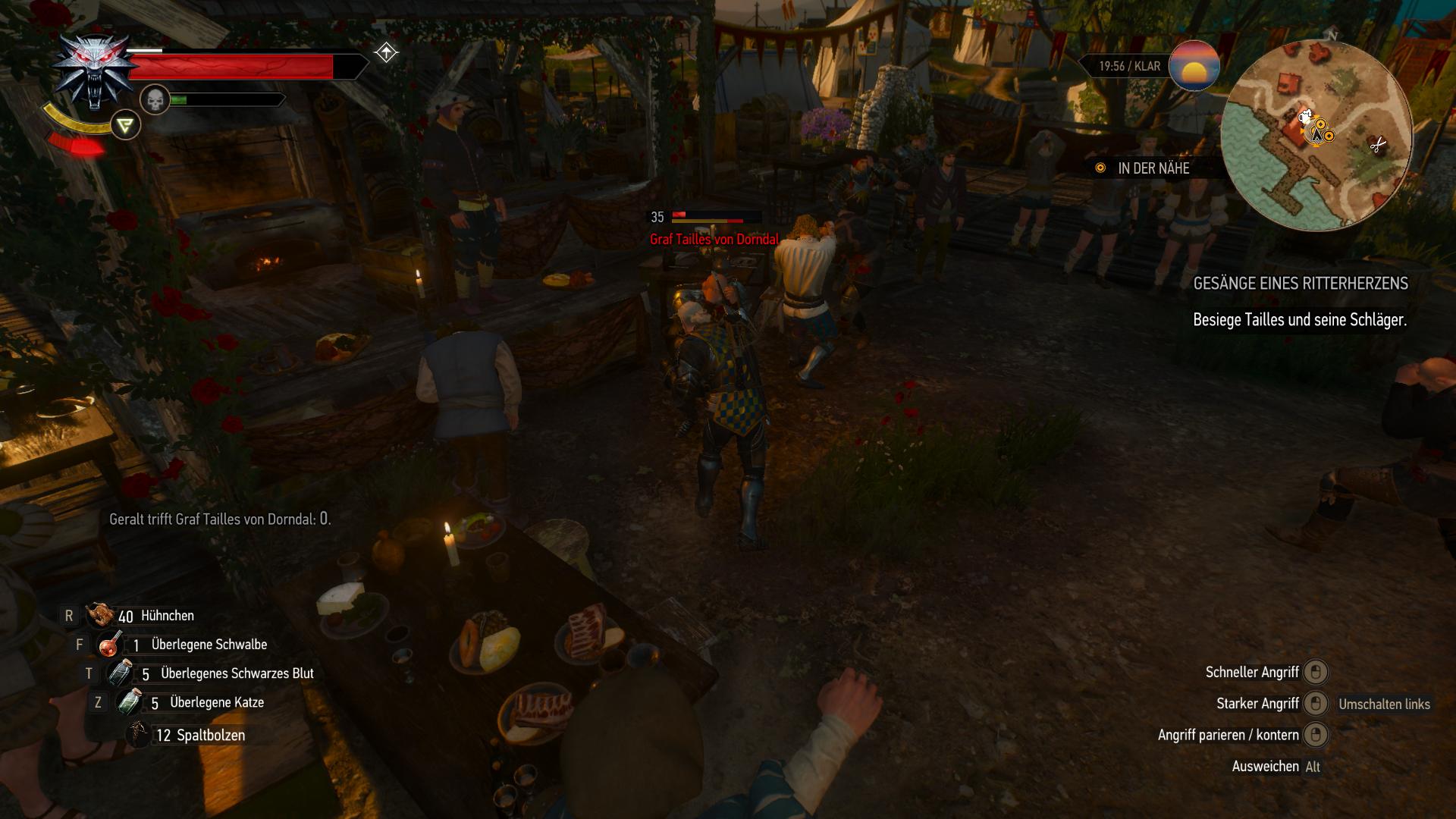Open the Gesänge eines Ritterherzens quest tracker
This screenshot has height=819, width=1456.
point(1300,284)
